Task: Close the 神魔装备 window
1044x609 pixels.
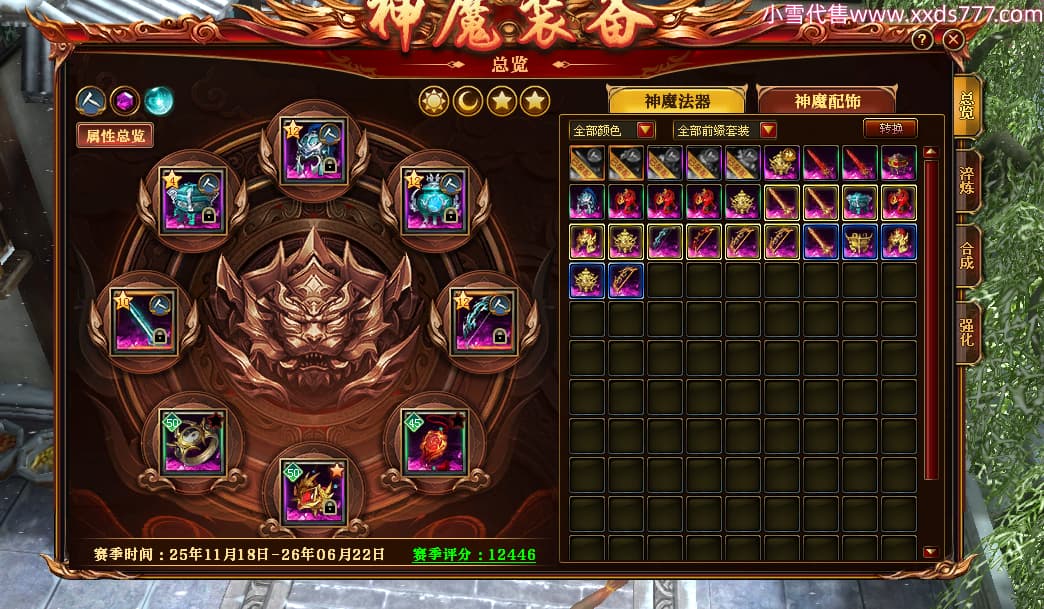Action: (x=953, y=40)
